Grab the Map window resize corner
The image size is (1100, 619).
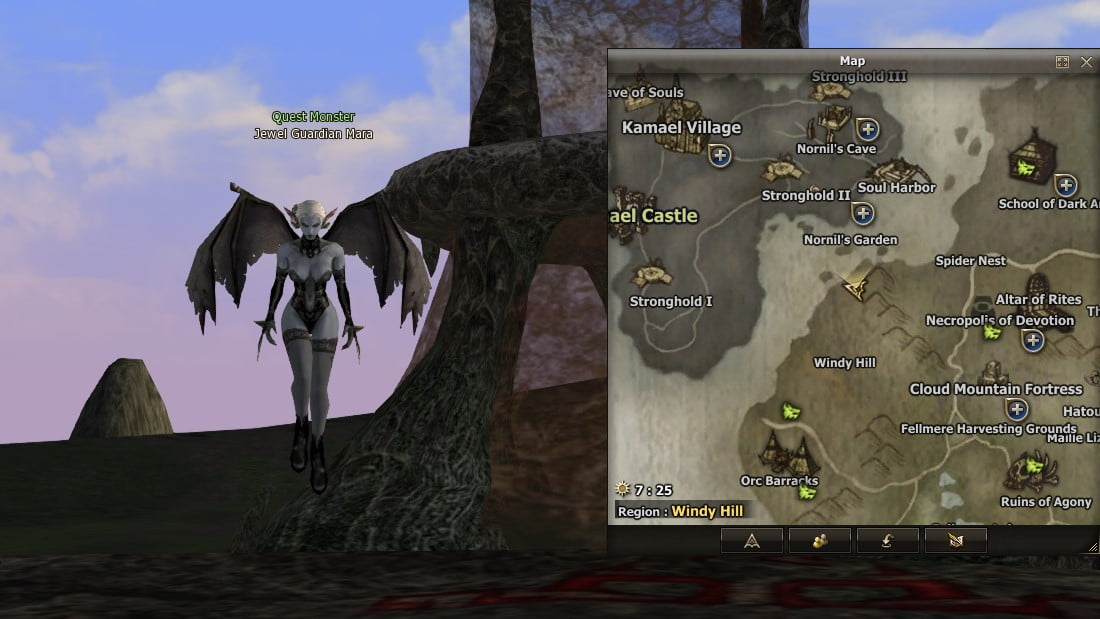[x=1093, y=547]
